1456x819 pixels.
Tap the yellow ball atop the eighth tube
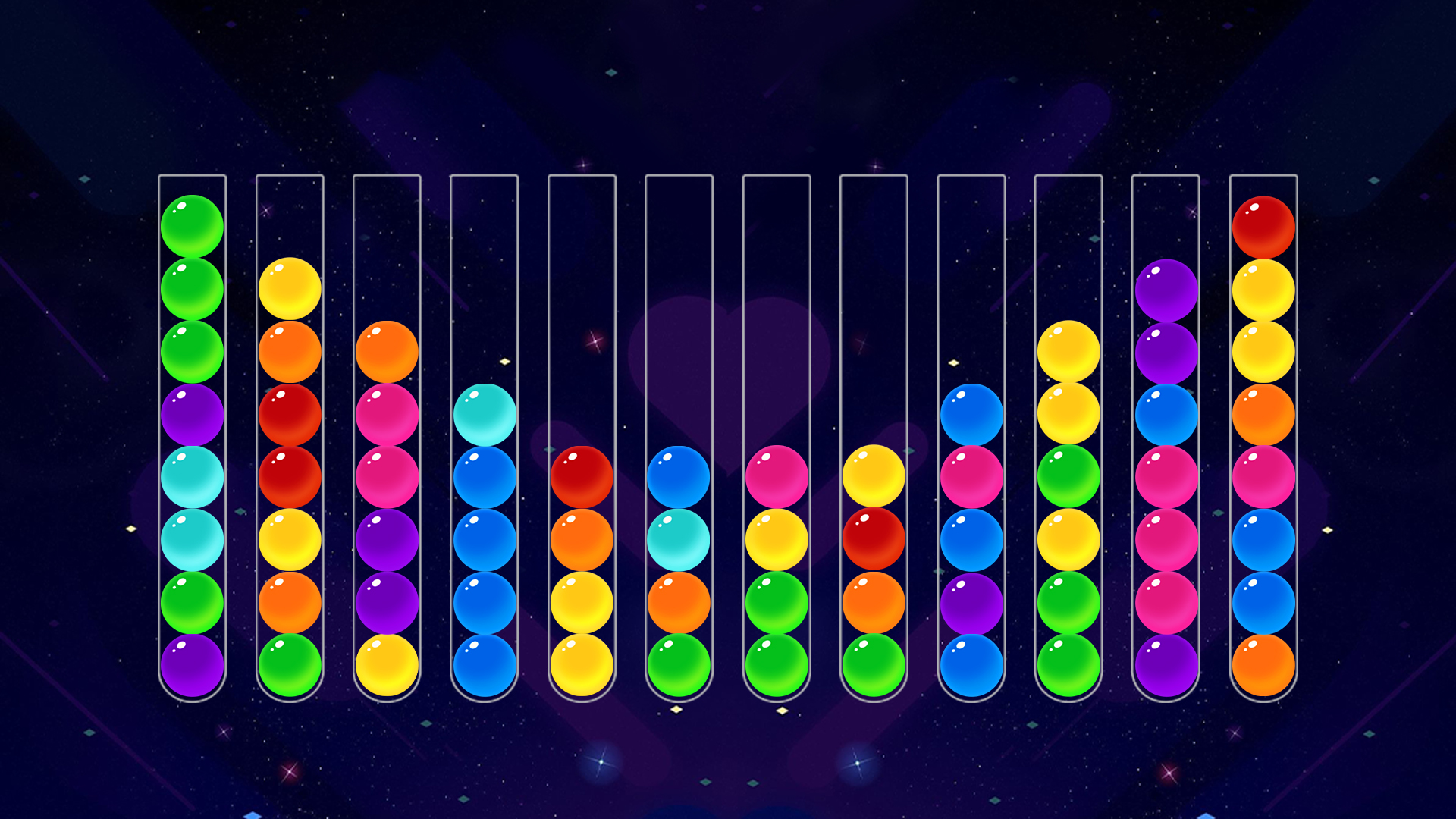click(874, 474)
